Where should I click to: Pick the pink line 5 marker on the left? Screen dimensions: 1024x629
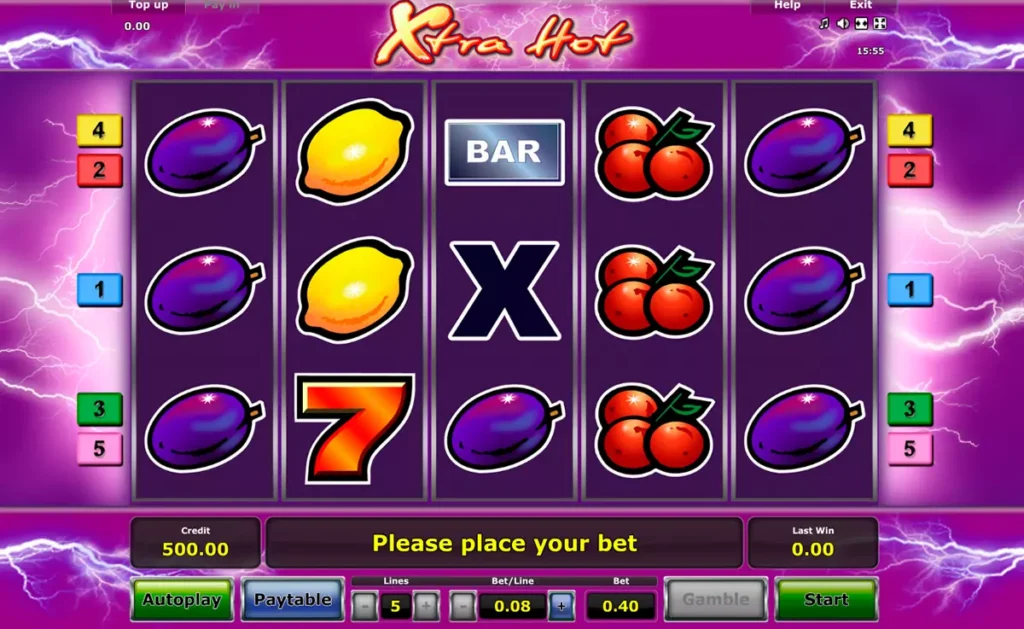click(99, 449)
